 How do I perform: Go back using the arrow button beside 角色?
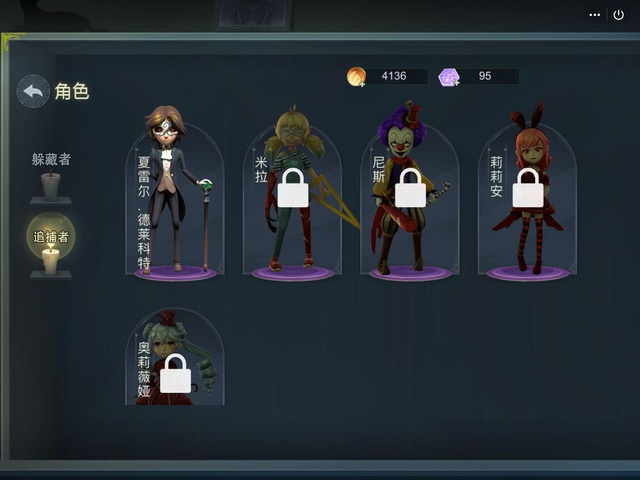[33, 91]
